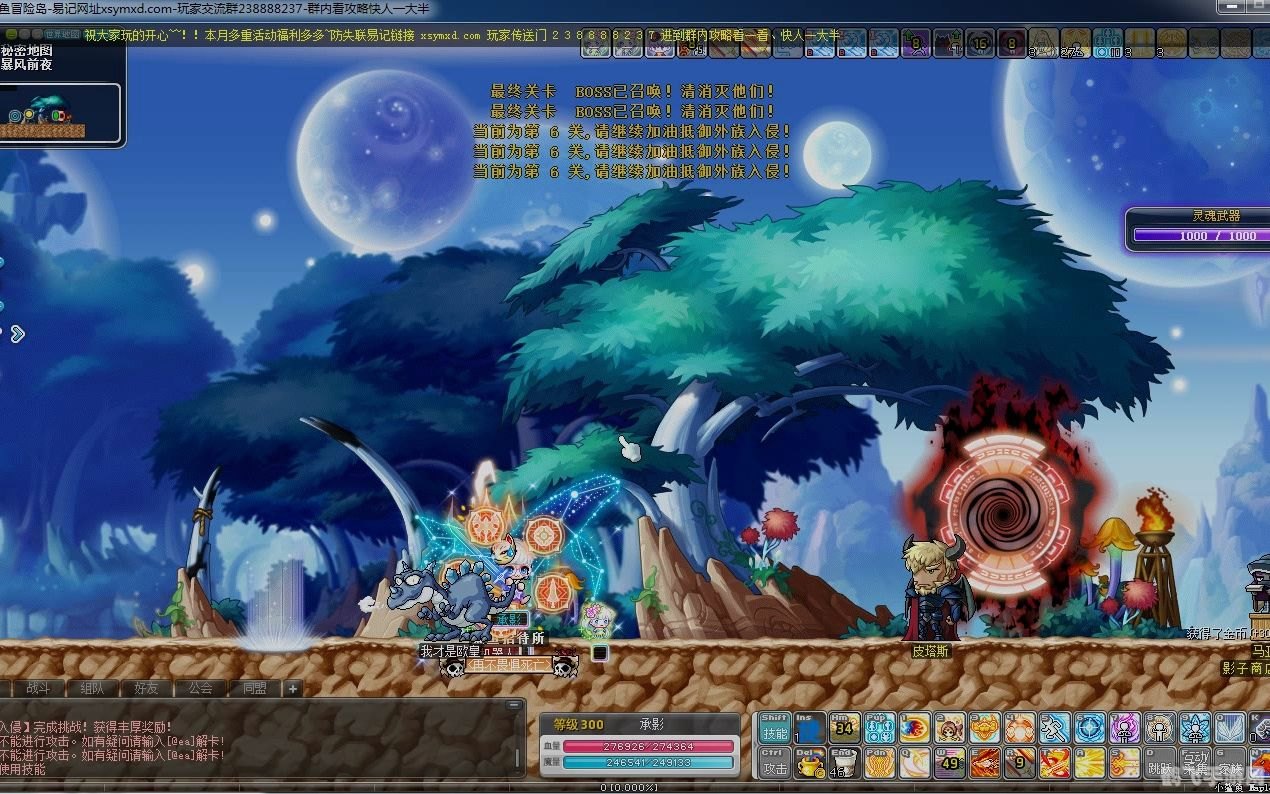Switch to the 同盟 chat tab

pos(254,688)
